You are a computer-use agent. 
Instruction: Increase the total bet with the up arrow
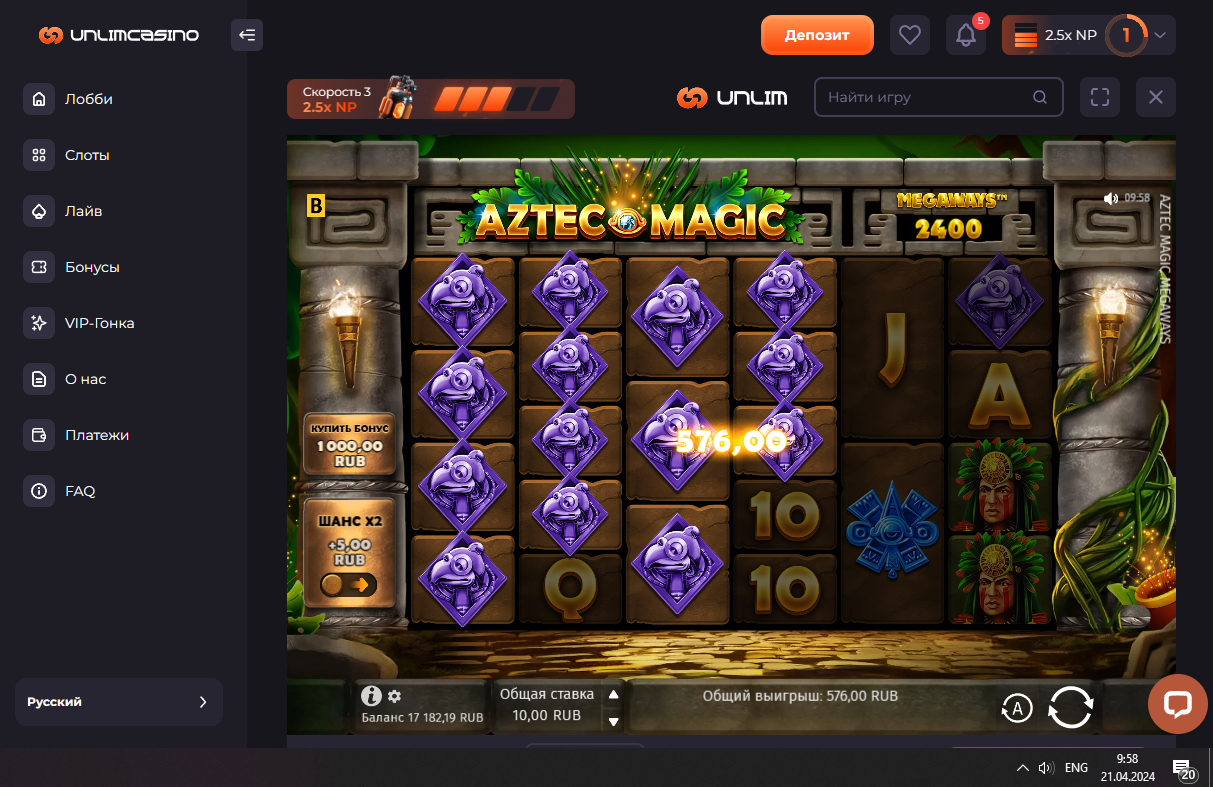pyautogui.click(x=614, y=694)
